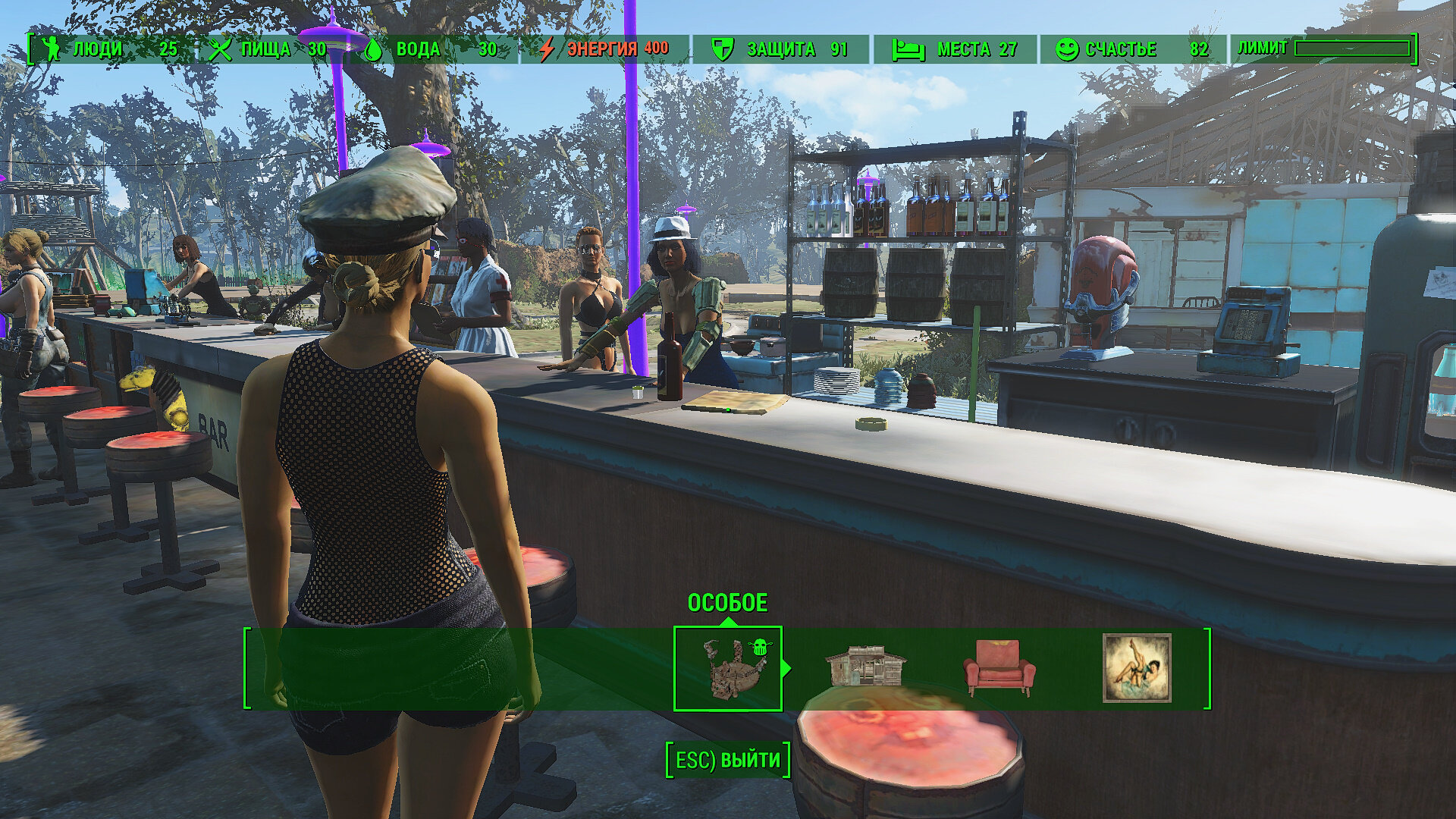Open the structures category with shack icon

(x=865, y=667)
